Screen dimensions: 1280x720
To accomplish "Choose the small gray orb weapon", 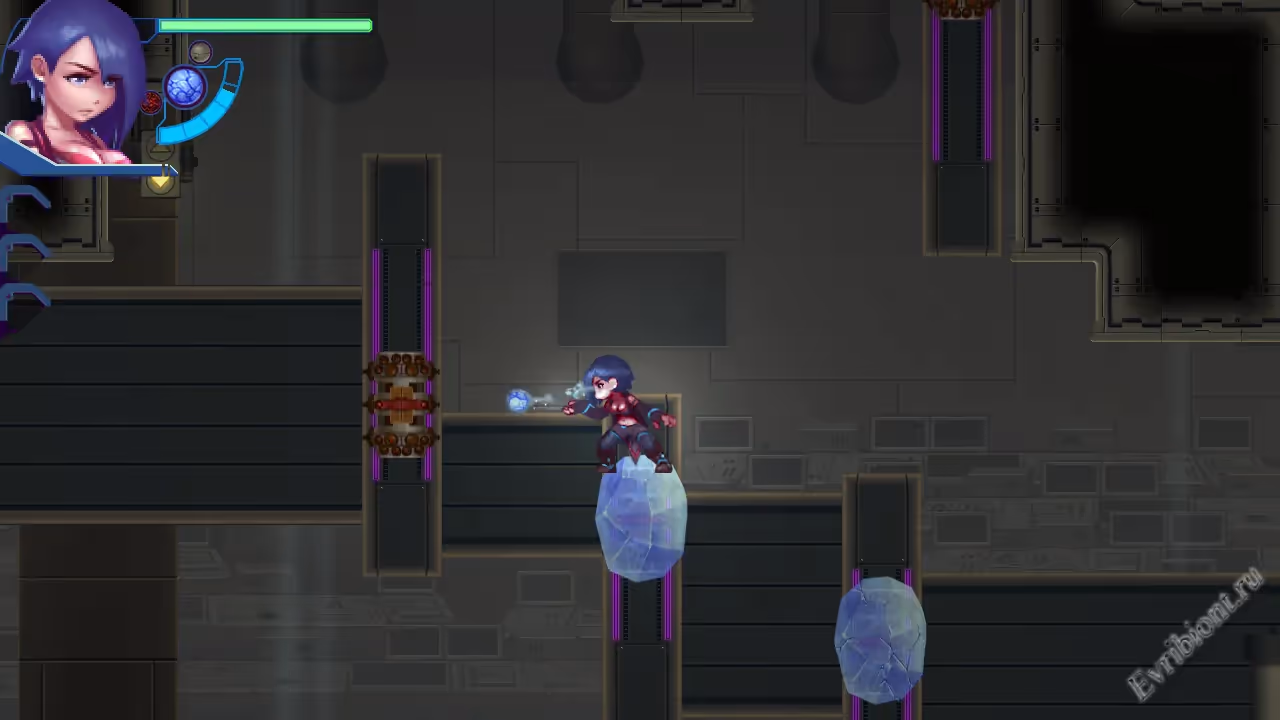I will (200, 52).
